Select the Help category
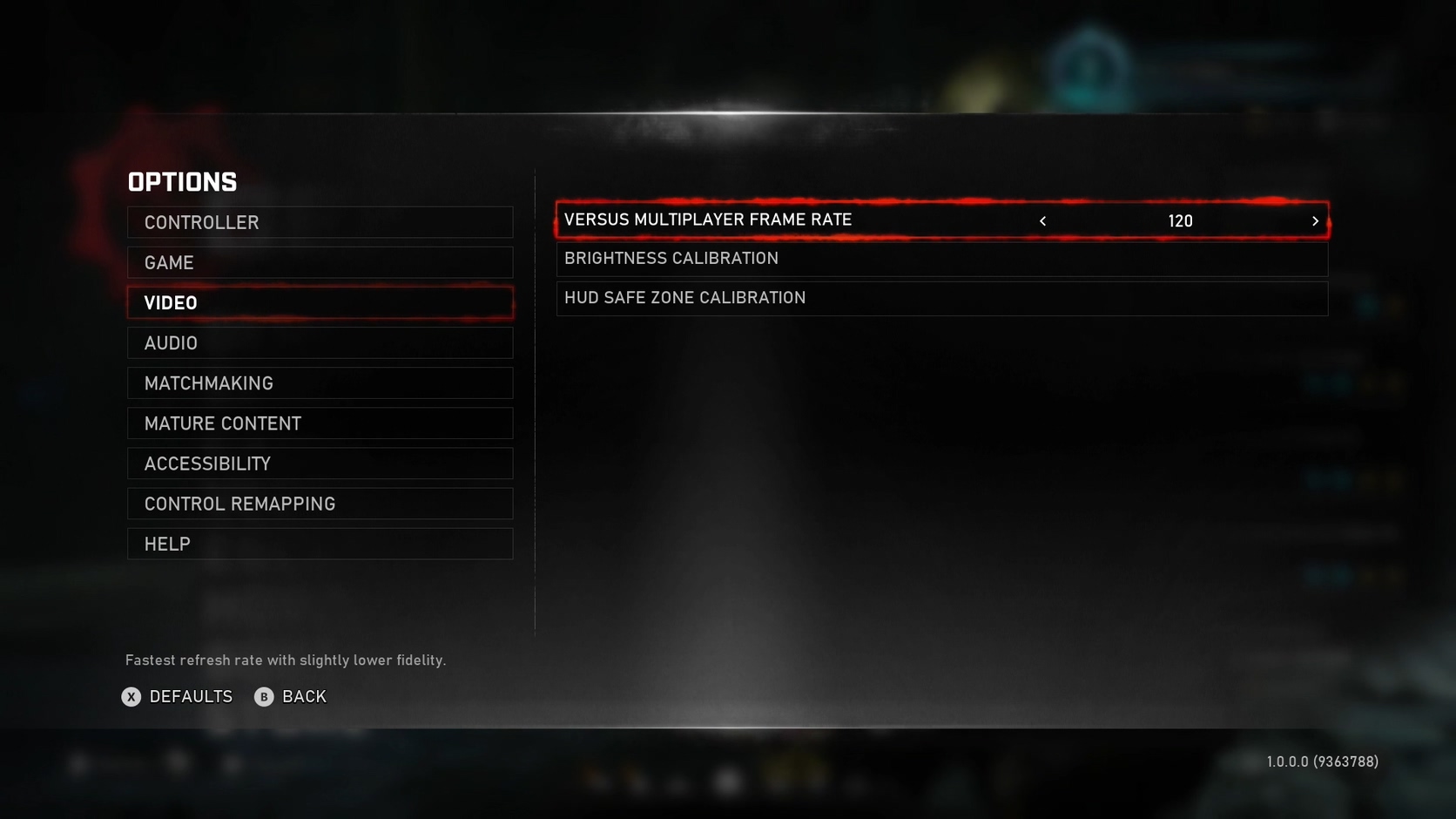1456x819 pixels. (320, 544)
